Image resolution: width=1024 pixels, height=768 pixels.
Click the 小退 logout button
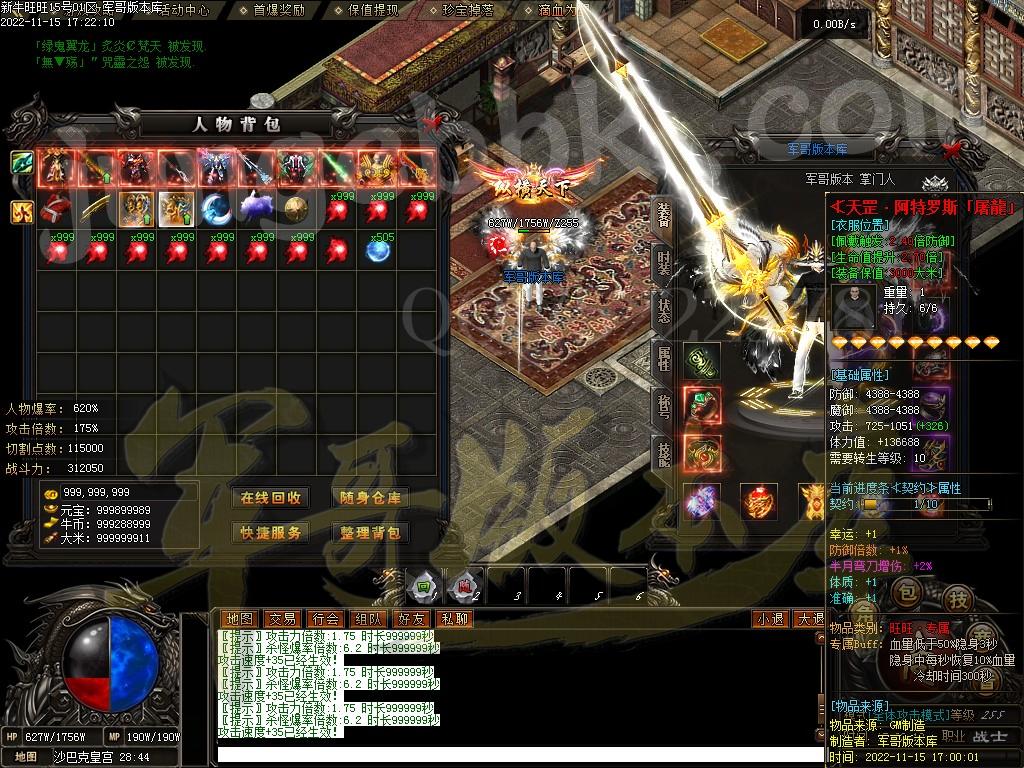(x=769, y=619)
